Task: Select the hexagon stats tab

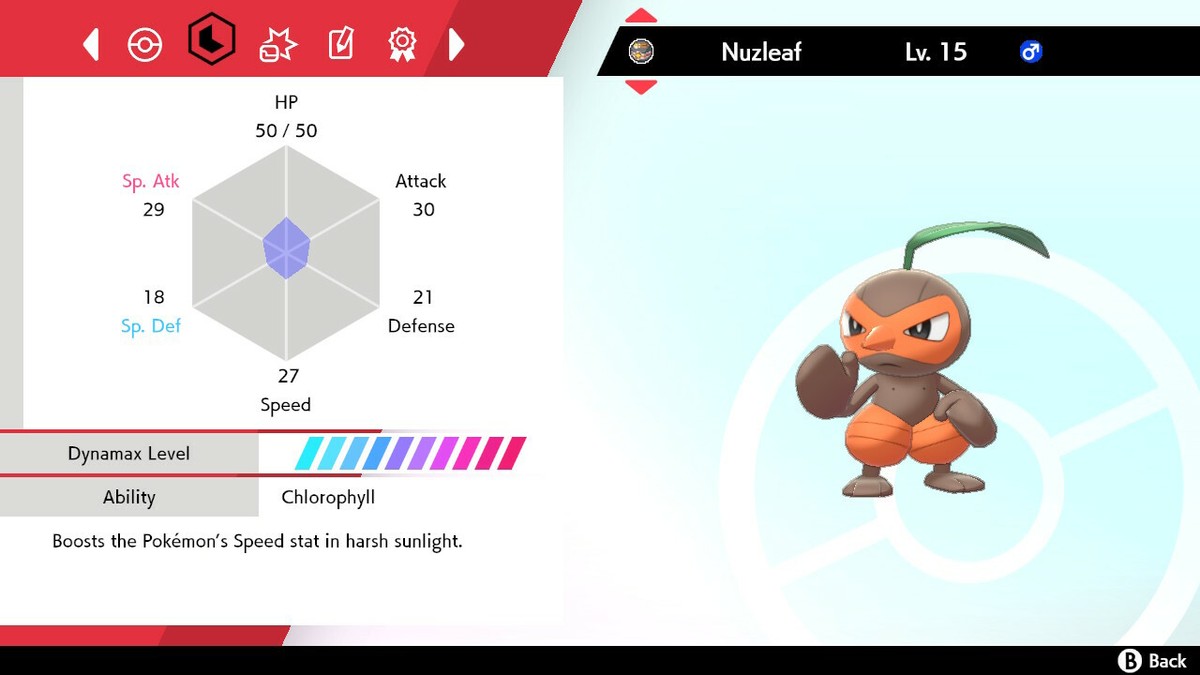Action: click(x=212, y=42)
